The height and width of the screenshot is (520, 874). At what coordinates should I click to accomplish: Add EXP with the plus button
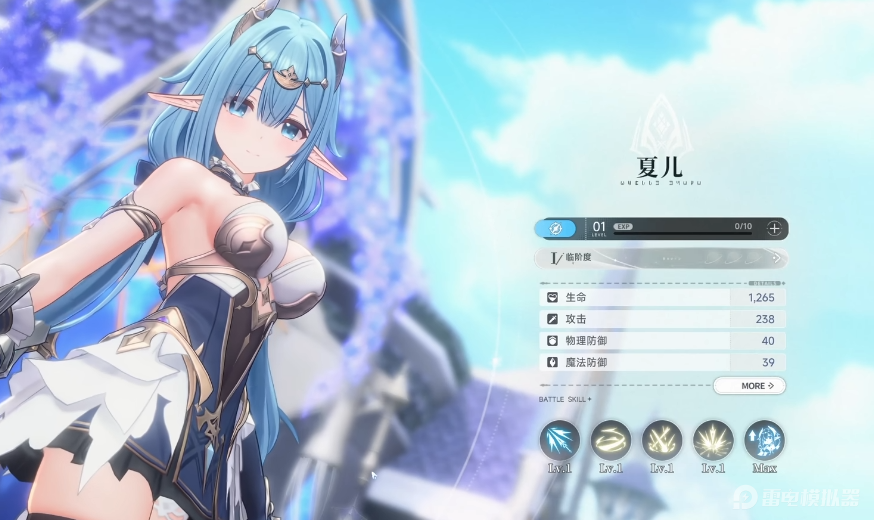tap(774, 228)
